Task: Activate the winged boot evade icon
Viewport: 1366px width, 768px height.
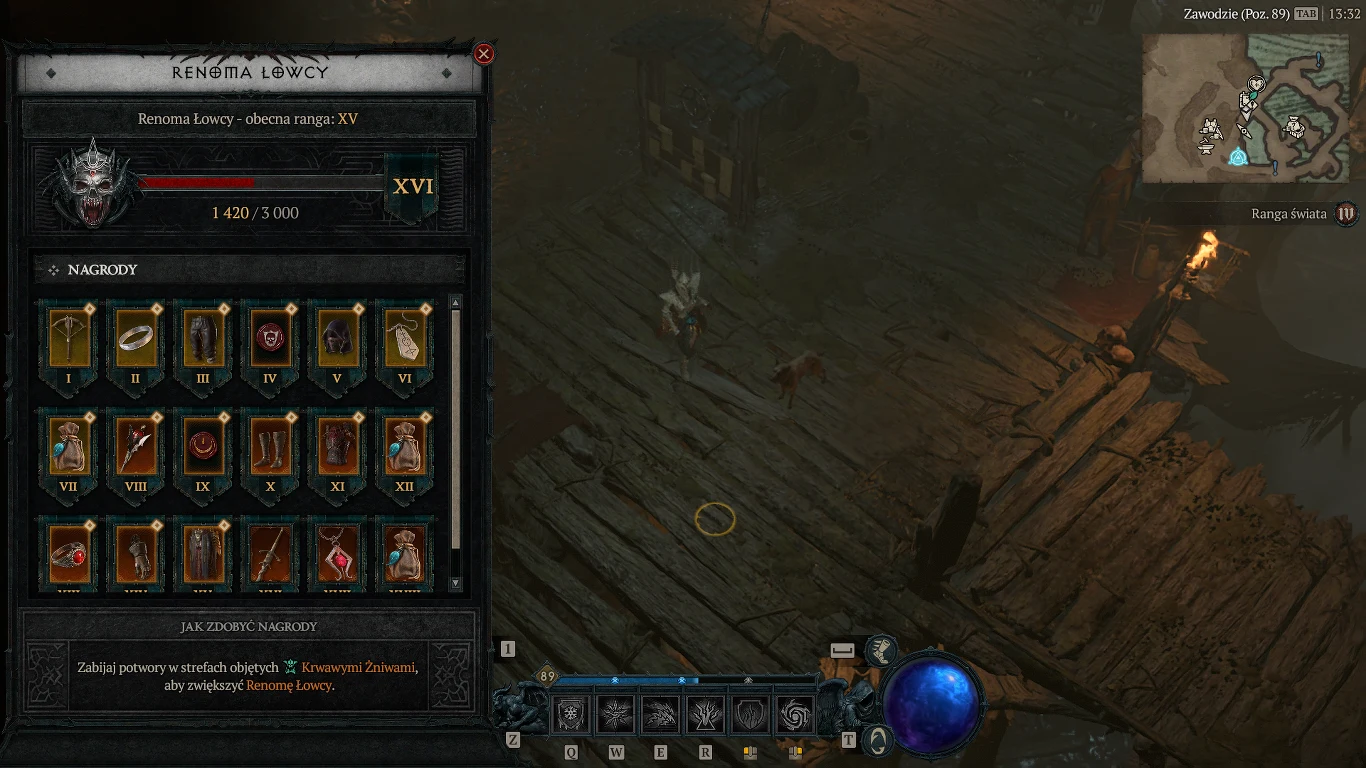Action: point(880,652)
